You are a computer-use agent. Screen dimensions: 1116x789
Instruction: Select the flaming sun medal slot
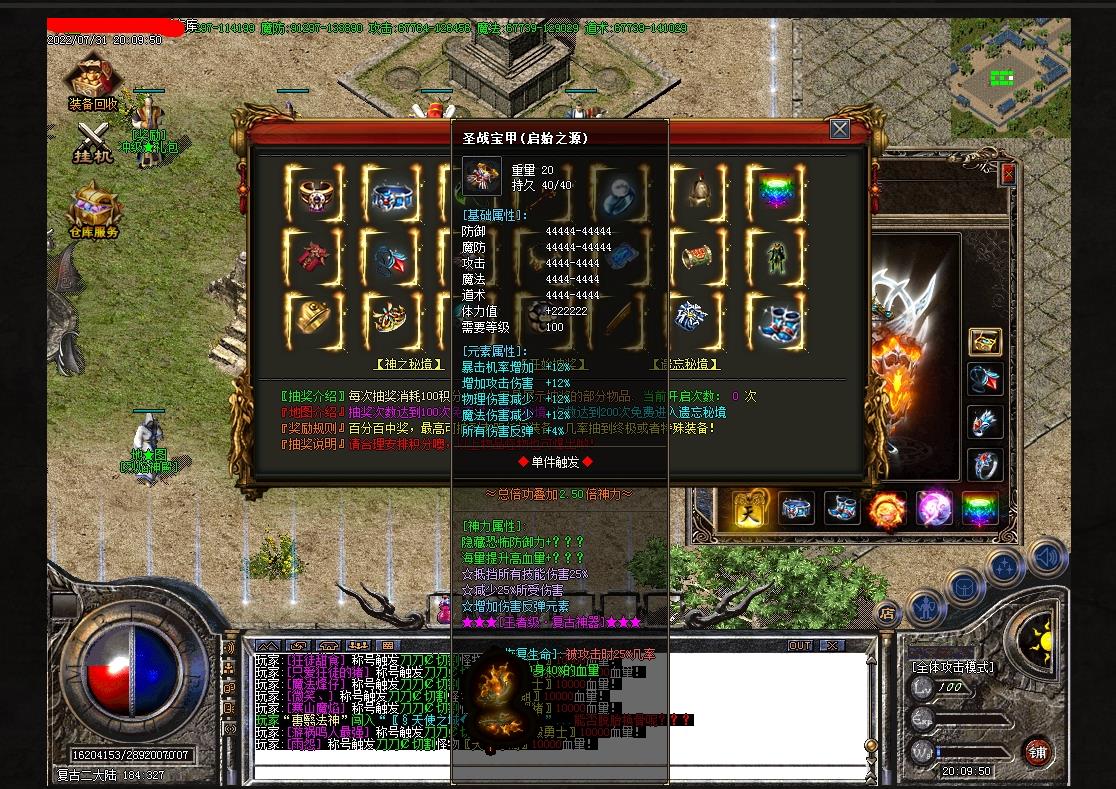pyautogui.click(x=887, y=509)
